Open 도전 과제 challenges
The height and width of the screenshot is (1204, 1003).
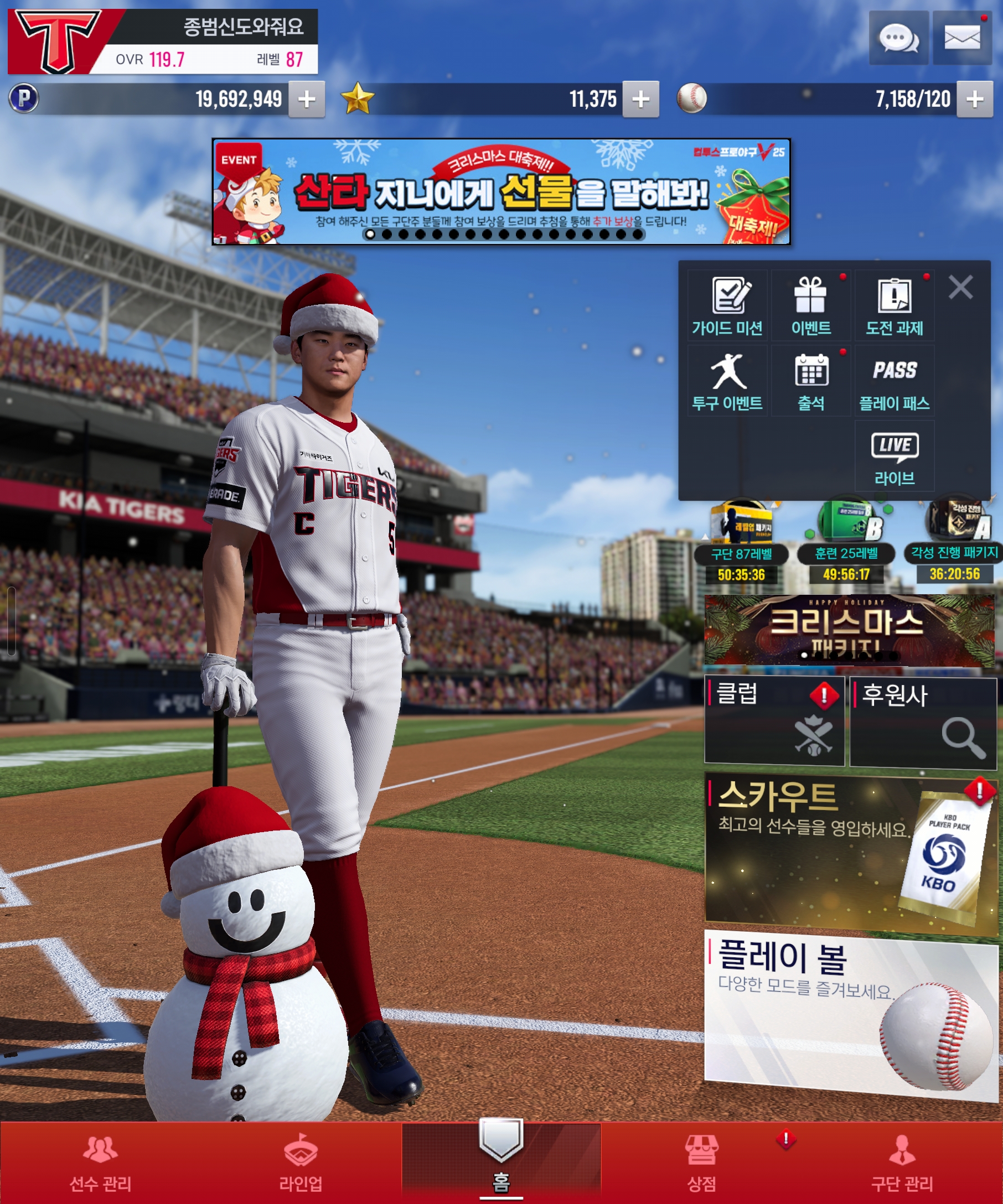coord(894,306)
